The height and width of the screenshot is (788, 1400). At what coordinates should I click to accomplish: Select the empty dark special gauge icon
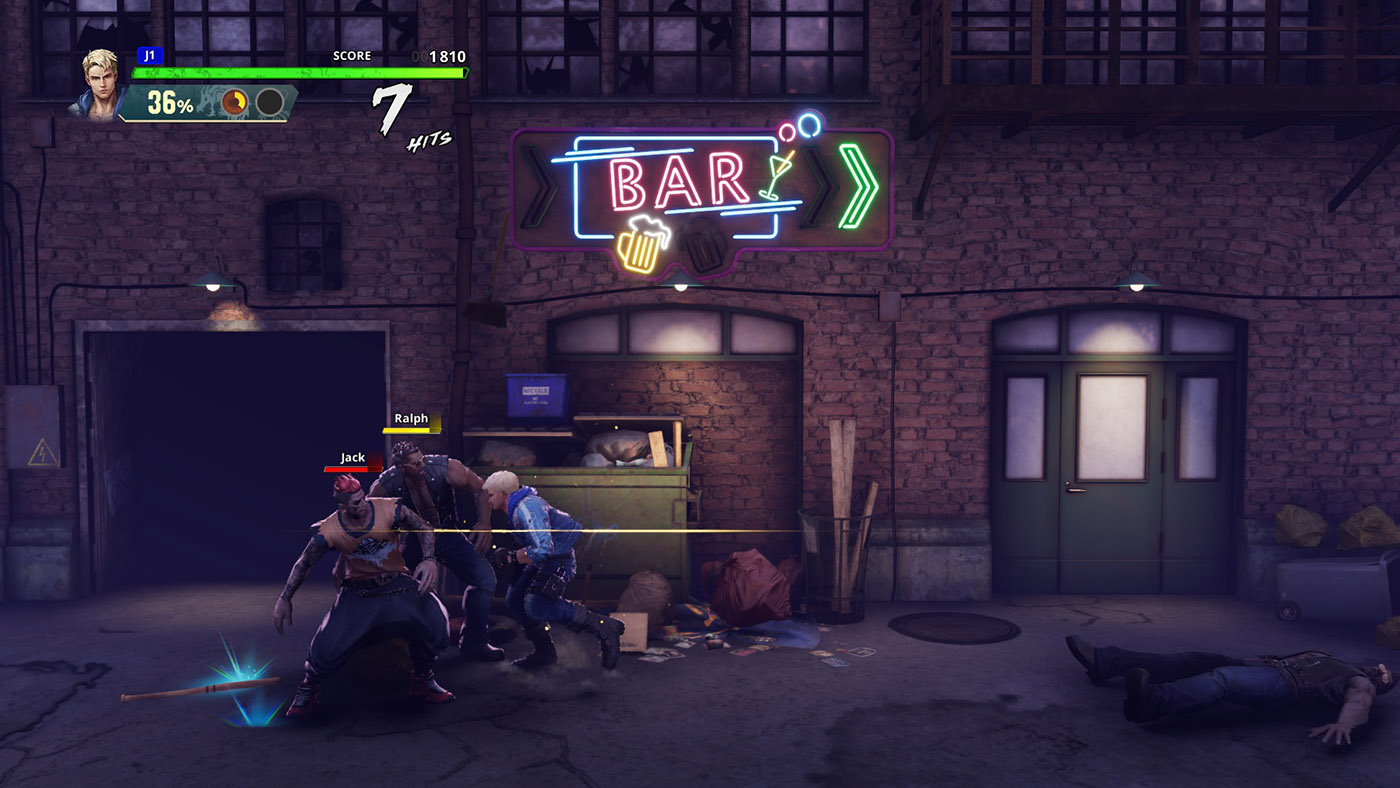(269, 102)
